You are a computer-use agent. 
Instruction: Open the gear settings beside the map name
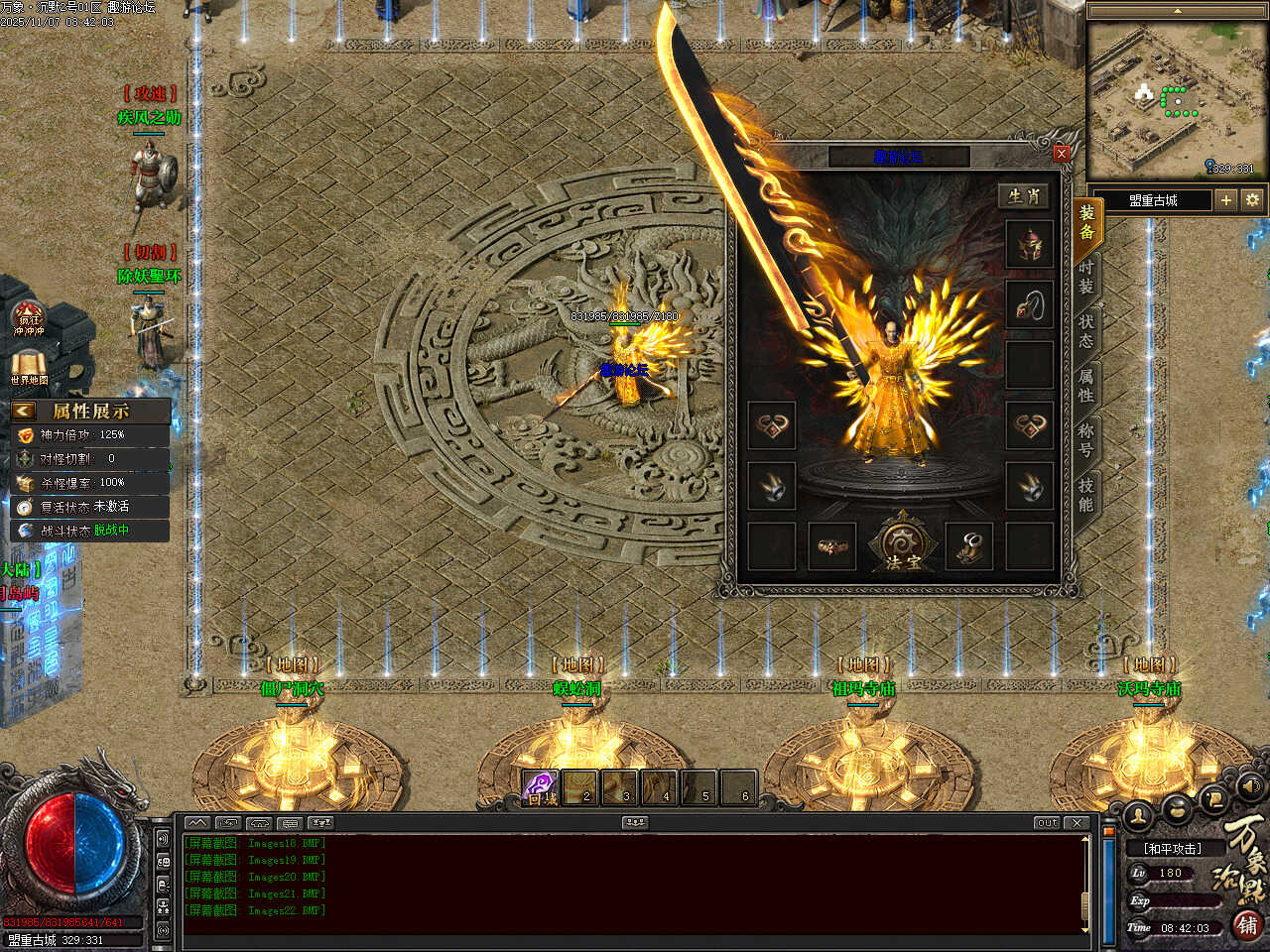tap(1252, 200)
